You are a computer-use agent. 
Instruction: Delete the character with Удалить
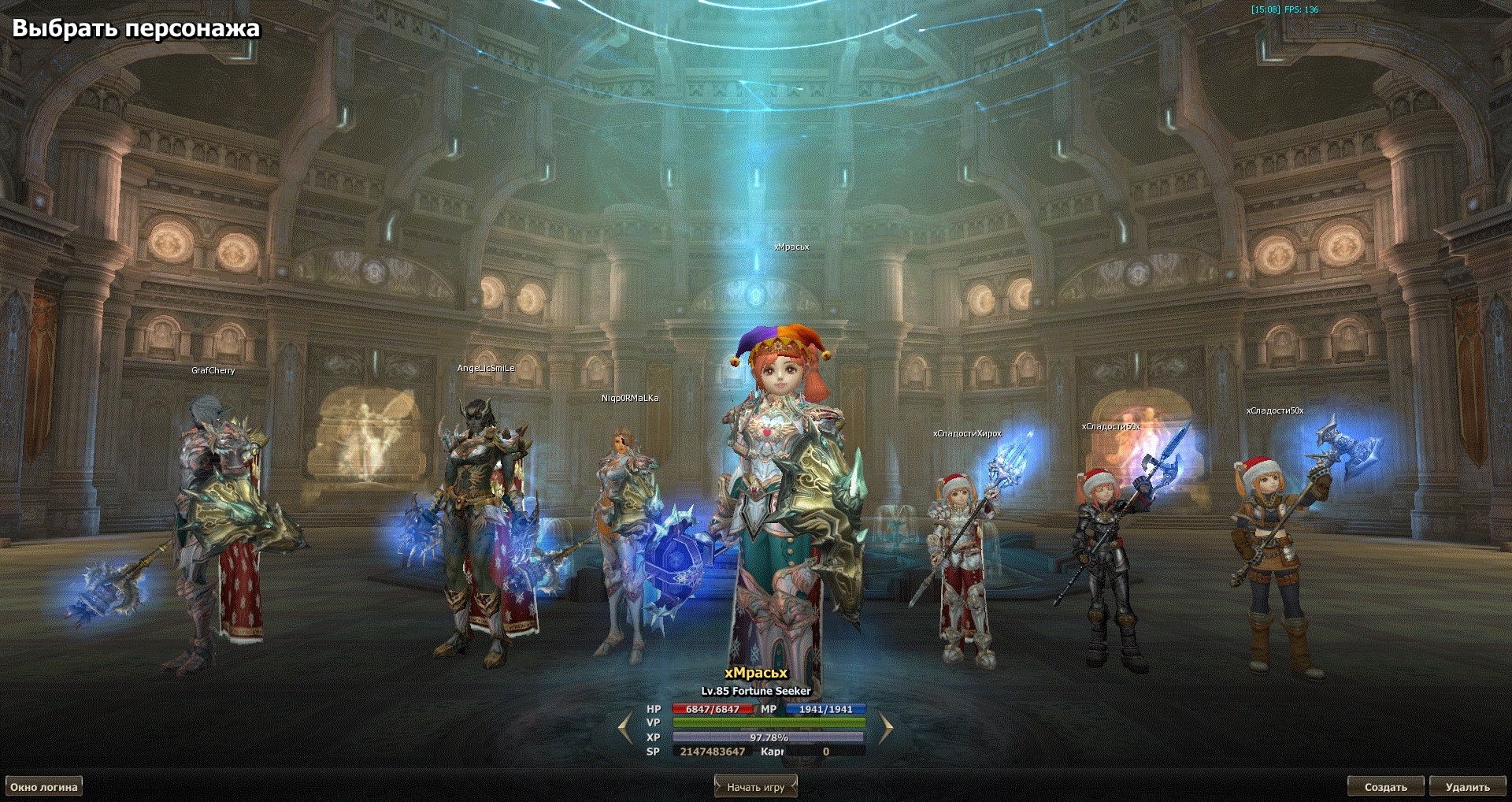tap(1467, 787)
